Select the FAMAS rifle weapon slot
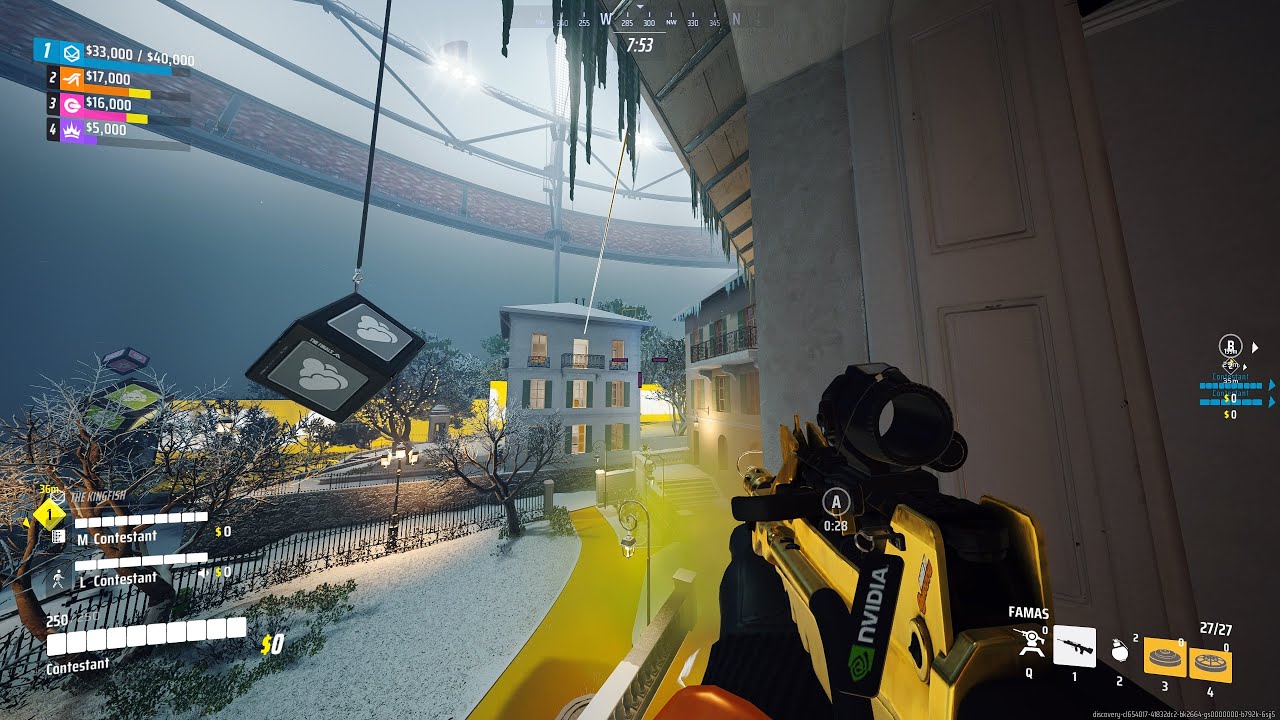 point(1074,646)
